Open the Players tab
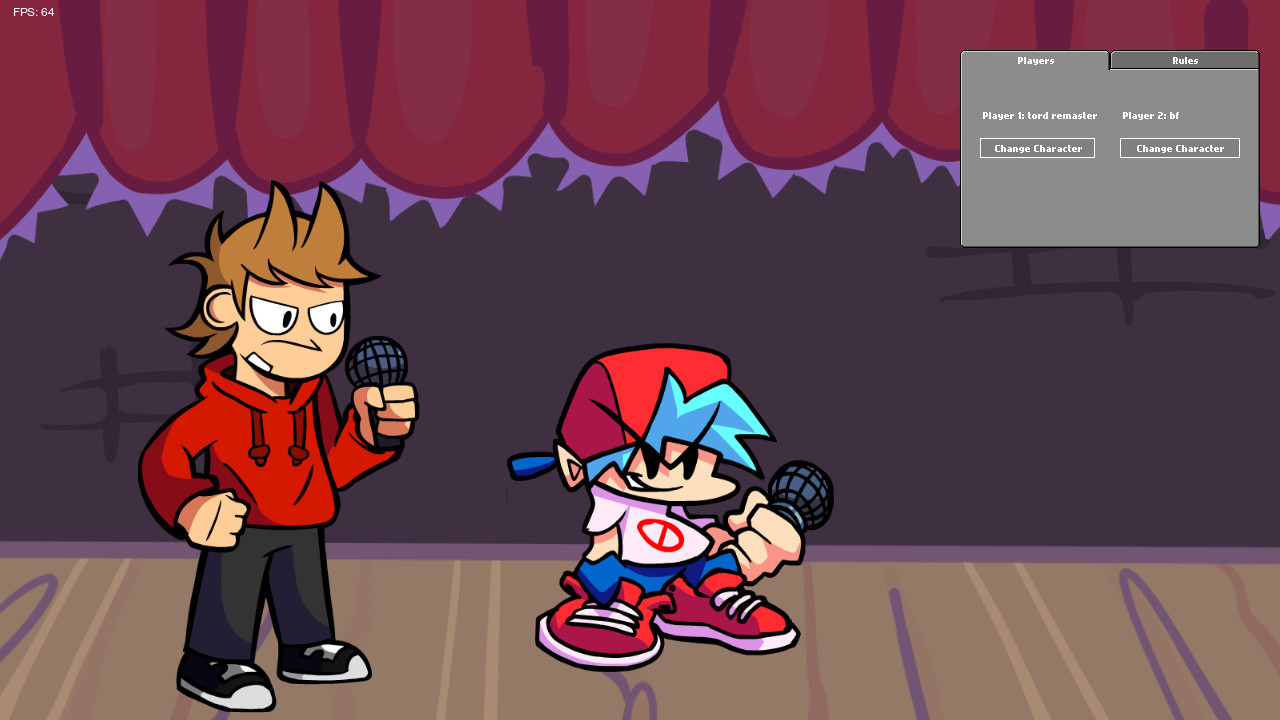Image resolution: width=1280 pixels, height=720 pixels. [1035, 60]
